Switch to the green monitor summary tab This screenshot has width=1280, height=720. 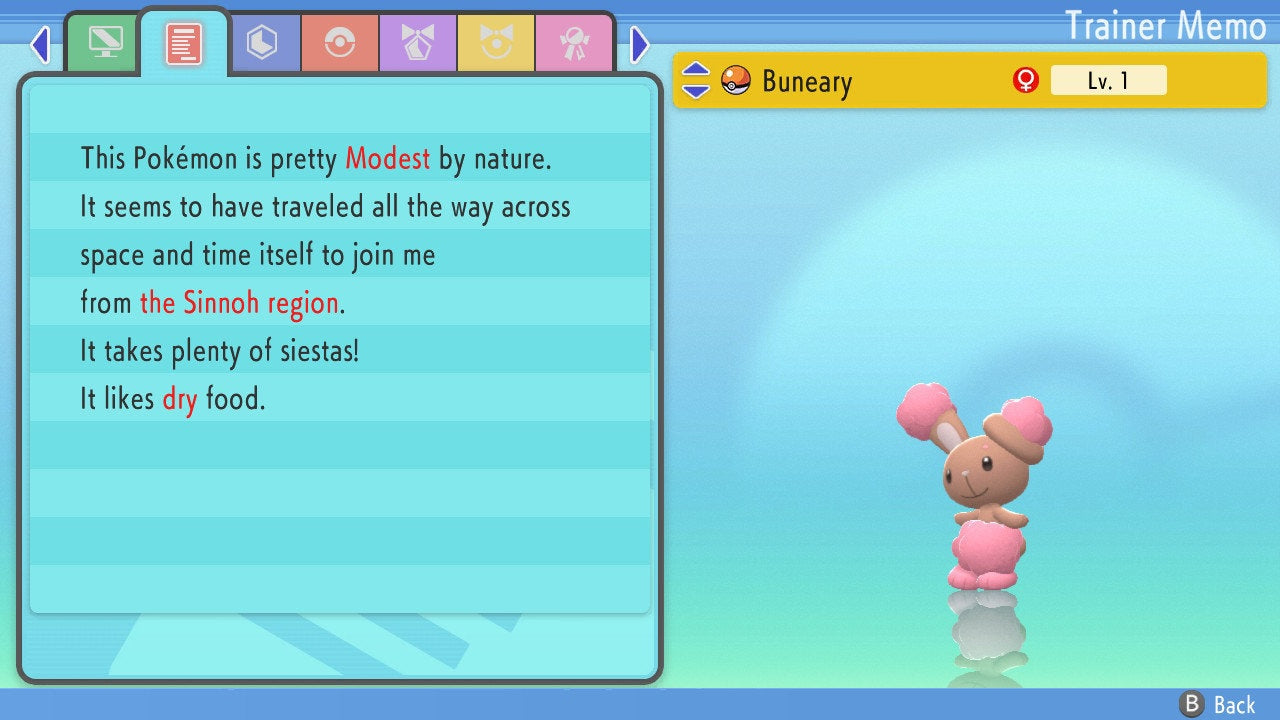coord(104,43)
